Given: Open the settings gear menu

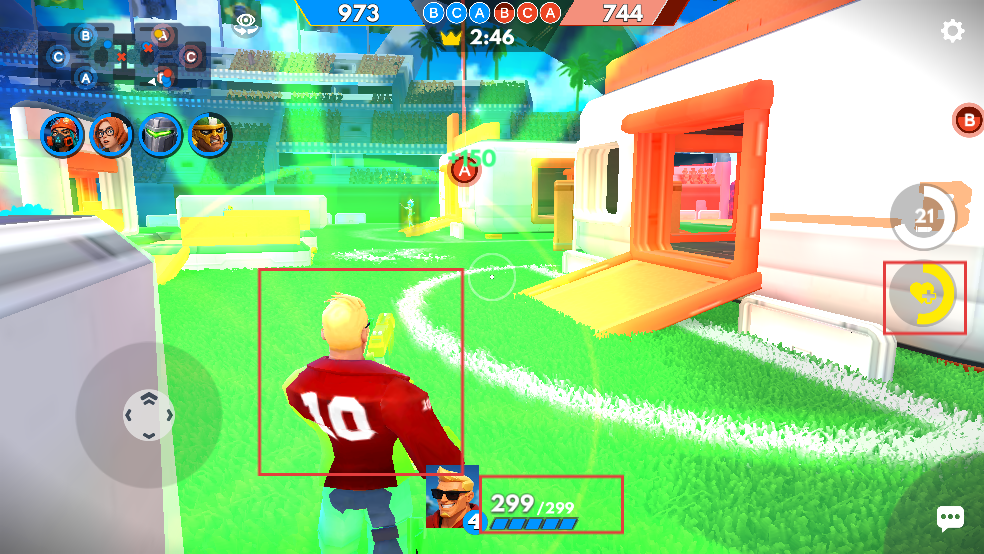Looking at the screenshot, I should tap(952, 31).
